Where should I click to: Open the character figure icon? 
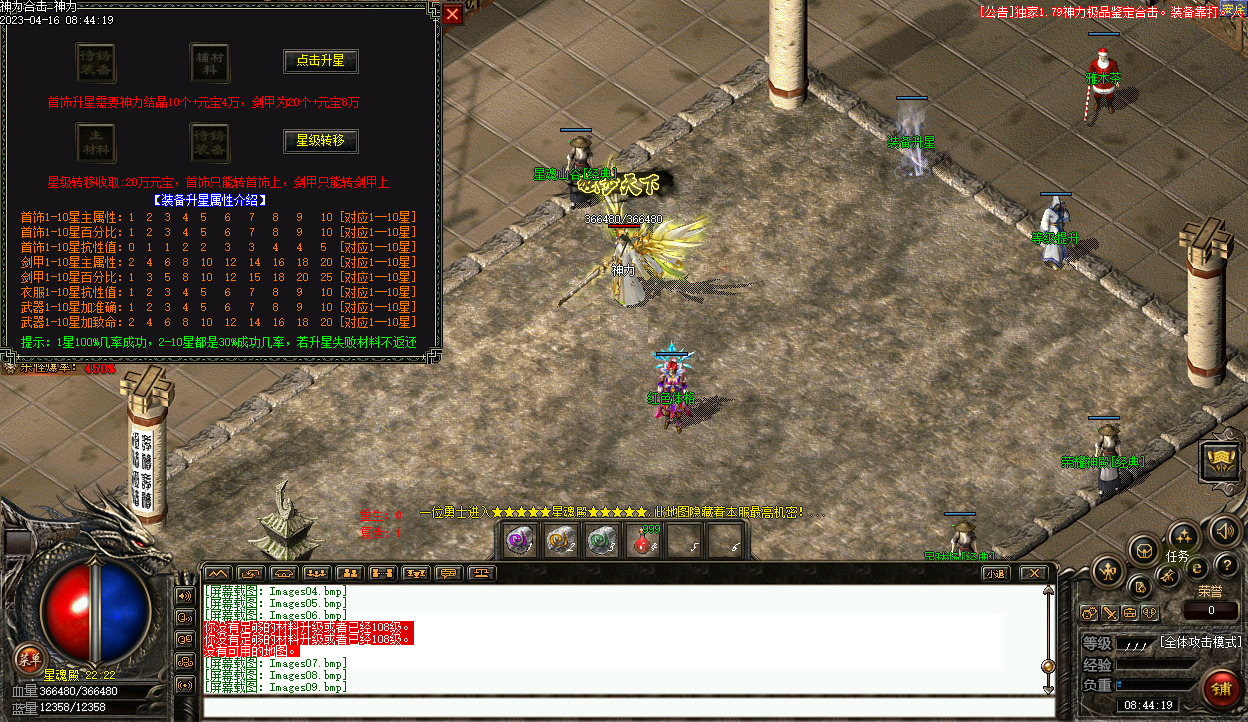[1108, 572]
